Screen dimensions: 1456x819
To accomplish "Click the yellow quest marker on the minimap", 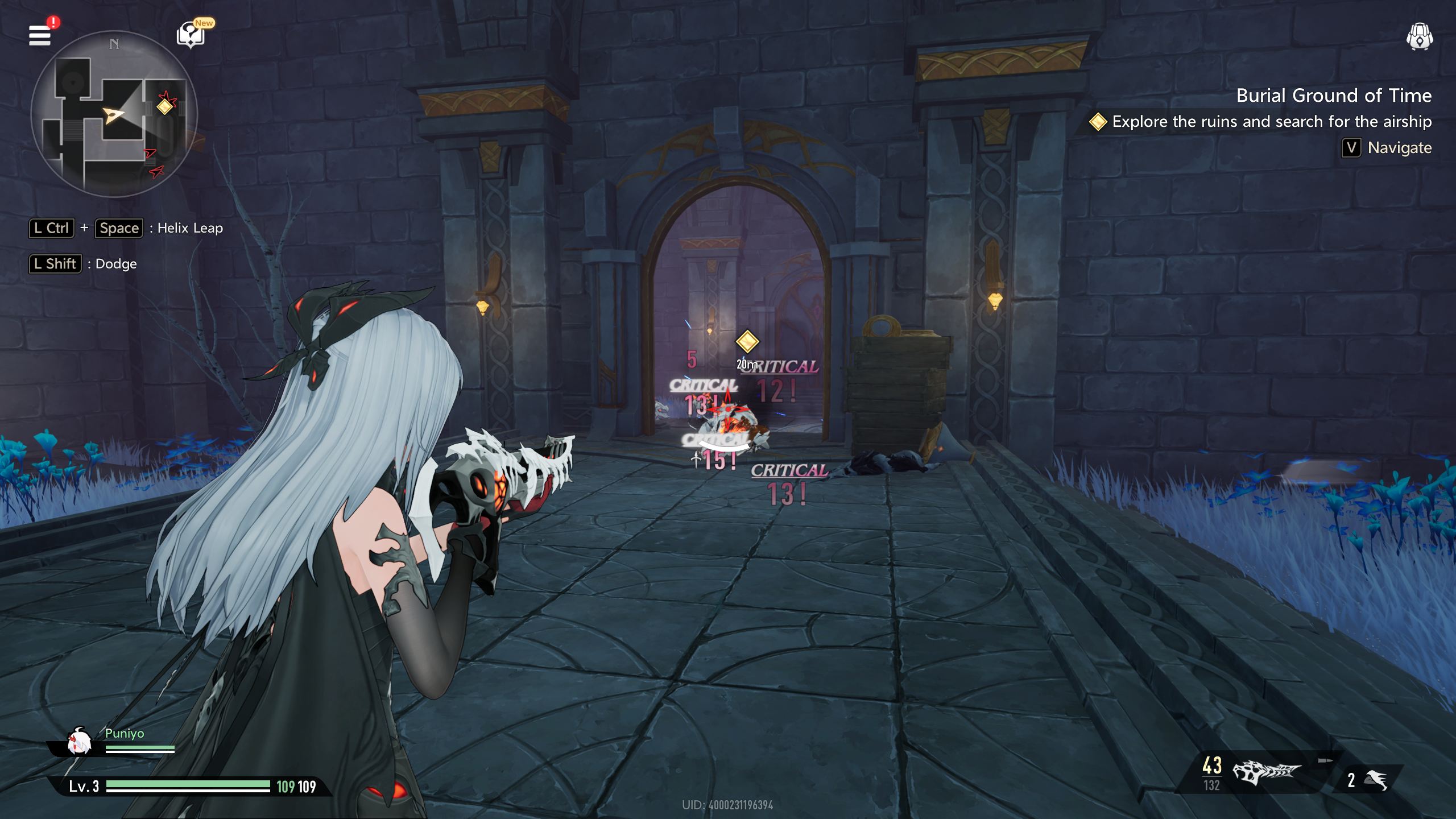I will pyautogui.click(x=165, y=106).
